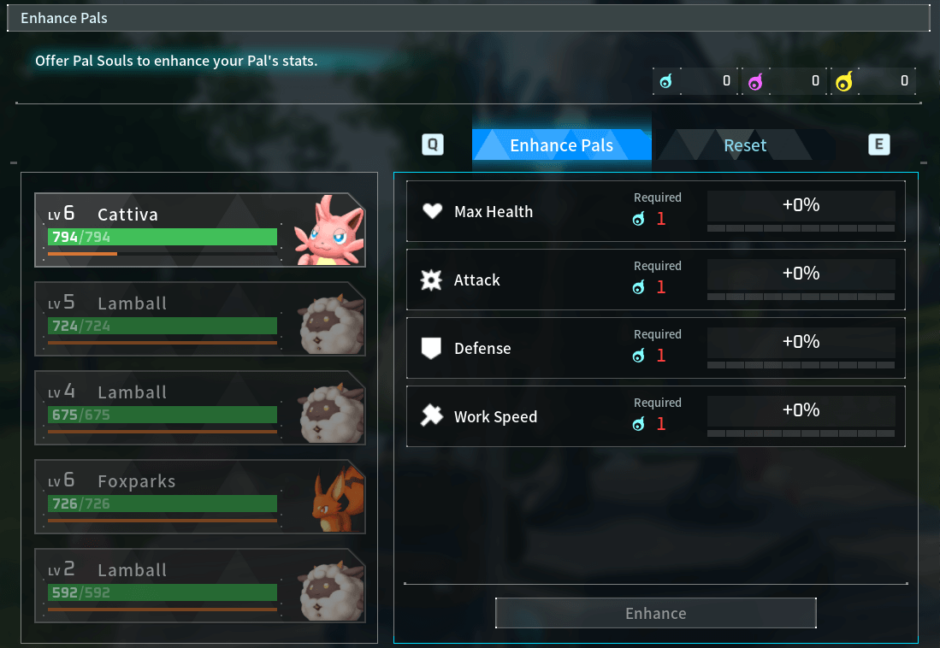Screen dimensions: 940x648
Task: Select Cattiva from the pal list
Action: point(199,230)
